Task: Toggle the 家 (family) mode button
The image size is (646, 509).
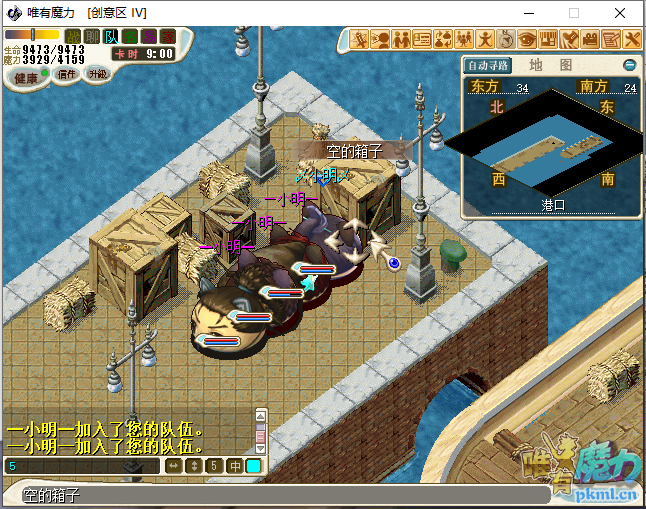Action: [168, 37]
